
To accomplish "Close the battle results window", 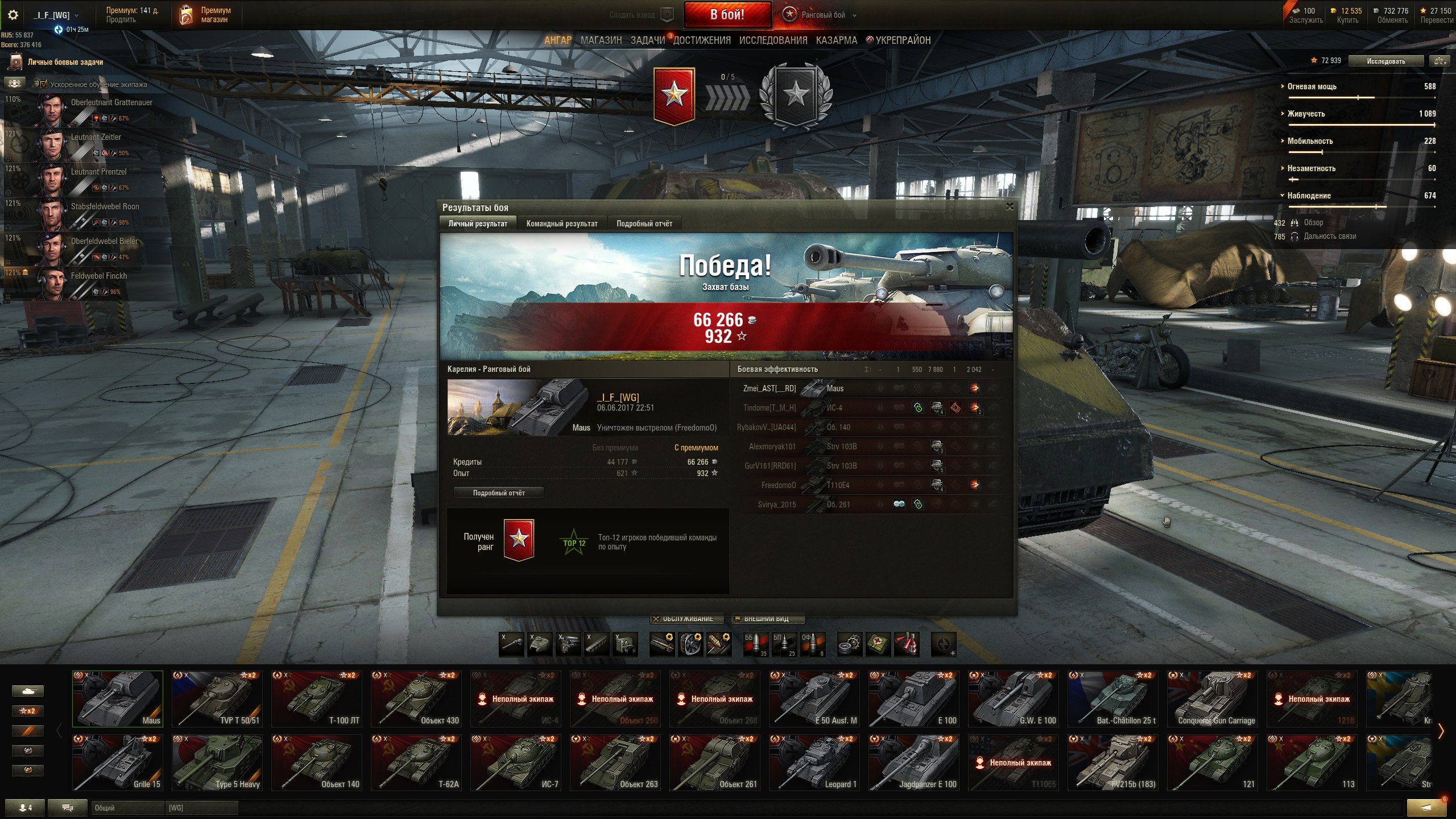I will coord(1010,207).
